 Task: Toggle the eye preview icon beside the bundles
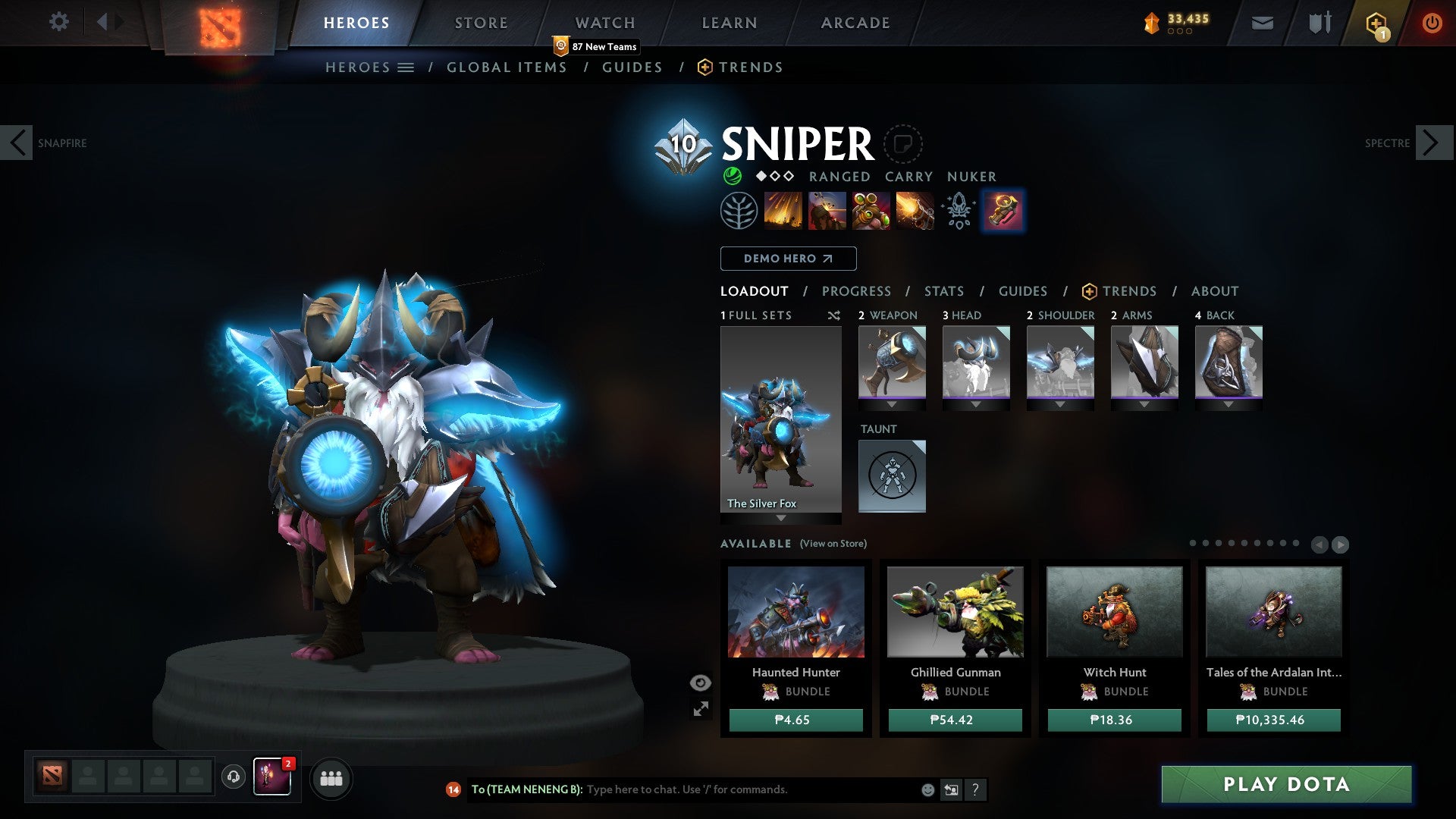[700, 682]
